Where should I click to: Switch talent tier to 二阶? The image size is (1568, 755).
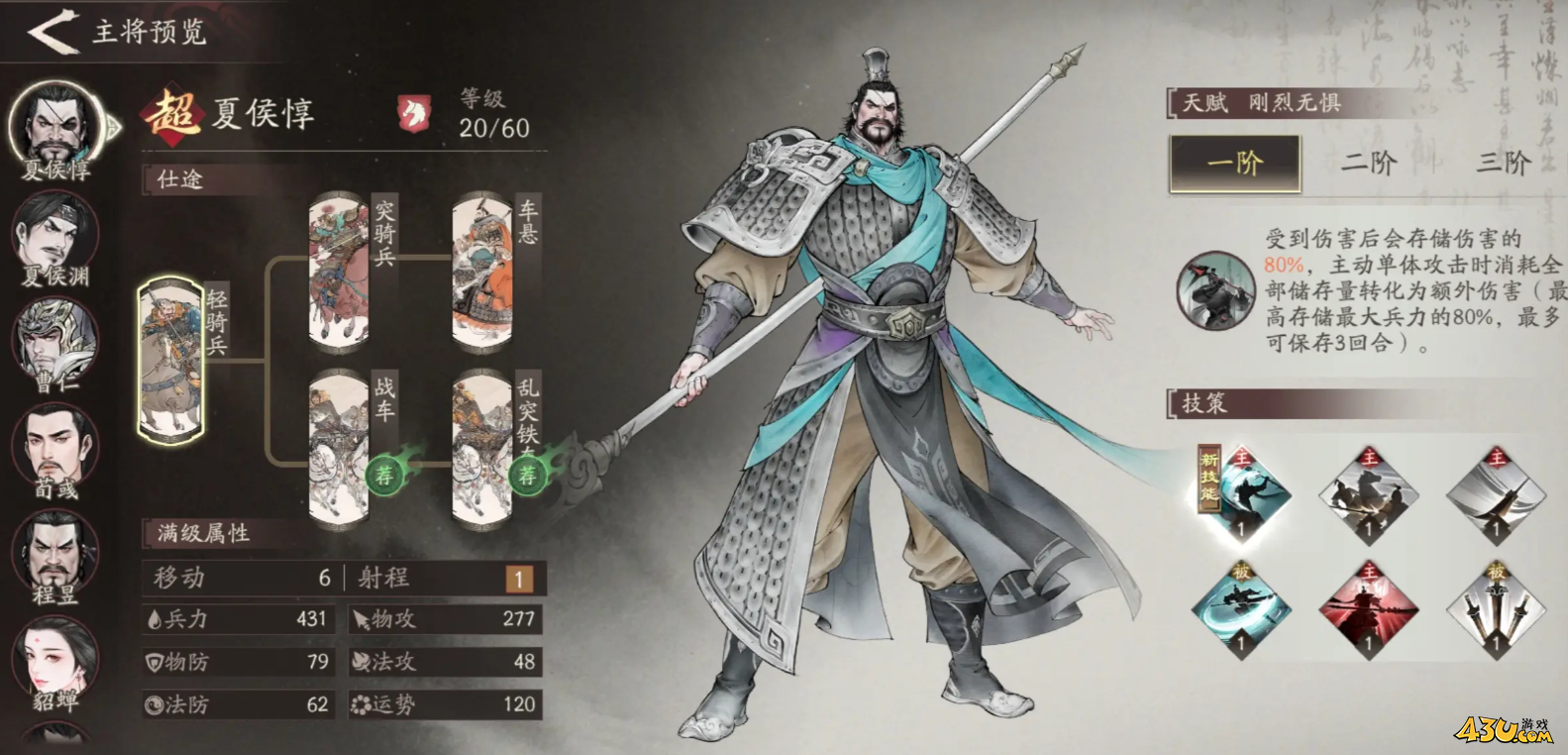point(1371,163)
